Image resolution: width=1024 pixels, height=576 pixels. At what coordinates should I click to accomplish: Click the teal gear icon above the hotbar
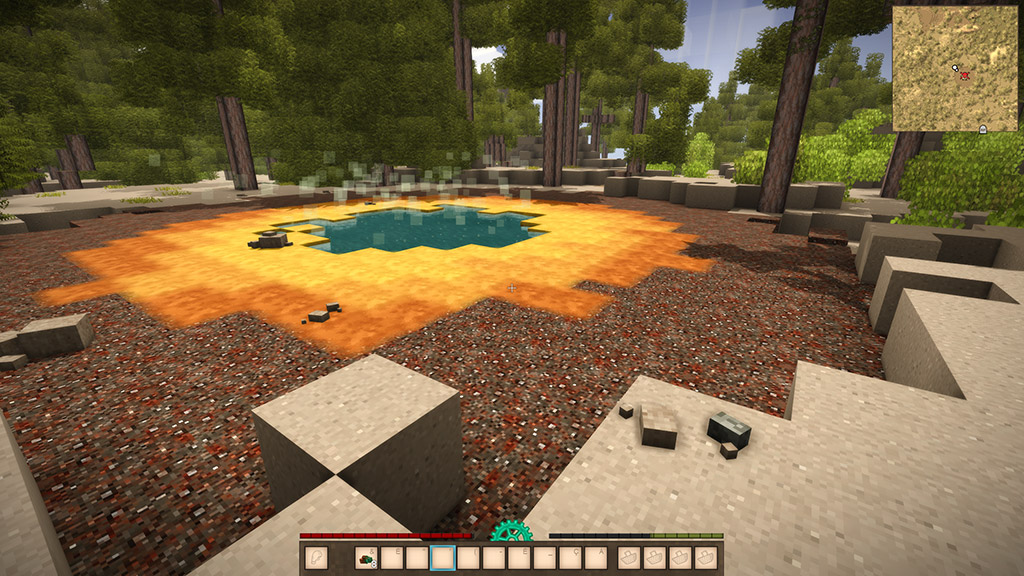point(510,531)
